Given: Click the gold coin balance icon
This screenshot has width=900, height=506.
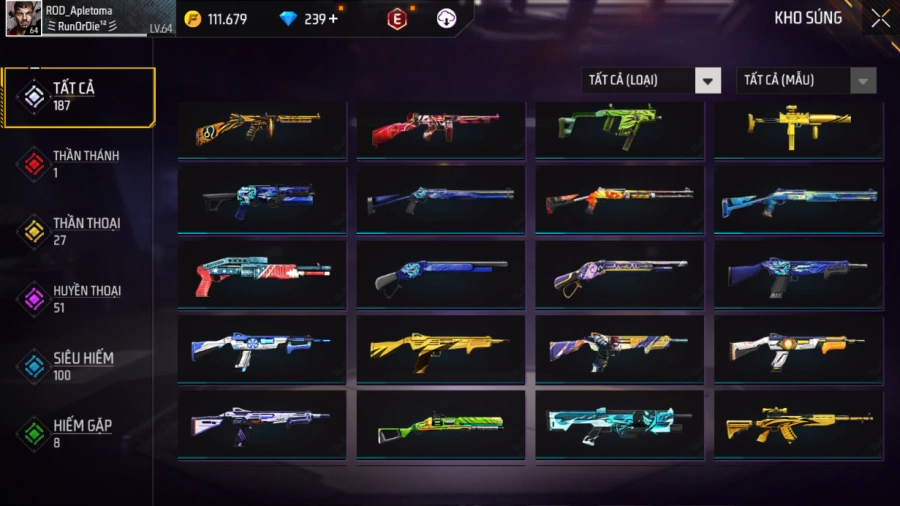Looking at the screenshot, I should (x=193, y=19).
